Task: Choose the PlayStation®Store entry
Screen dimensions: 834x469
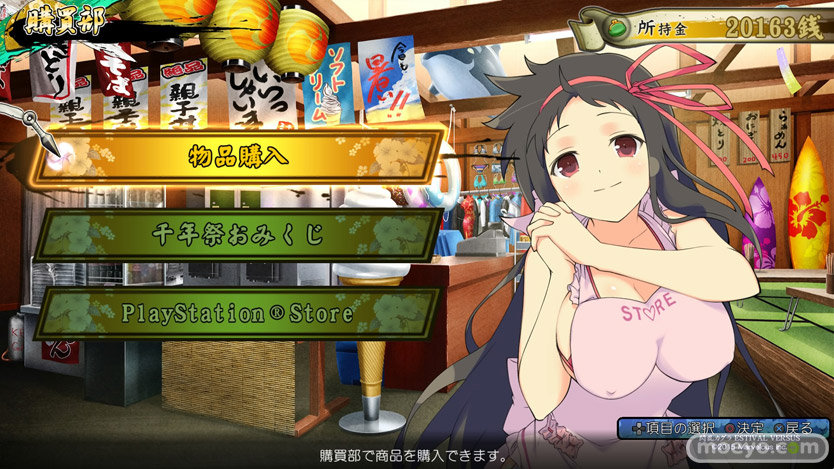Action: 238,313
